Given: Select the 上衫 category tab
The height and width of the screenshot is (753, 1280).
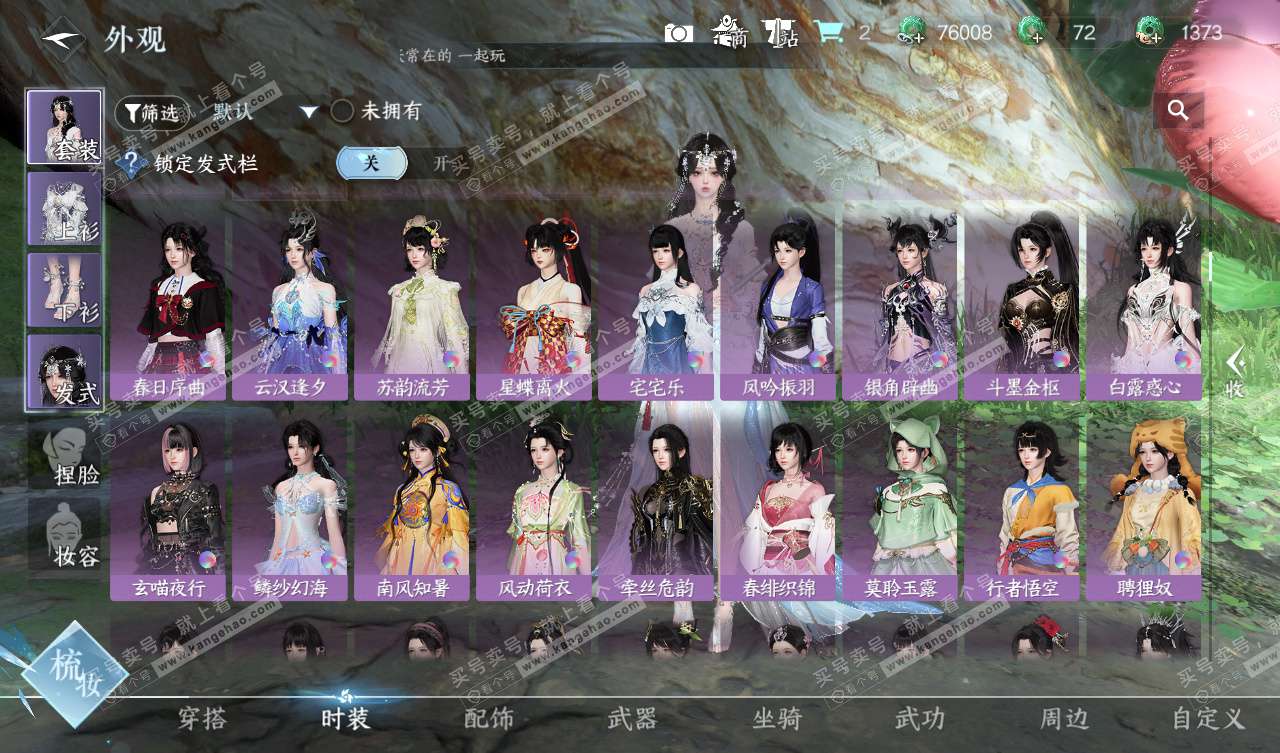Looking at the screenshot, I should [x=65, y=208].
